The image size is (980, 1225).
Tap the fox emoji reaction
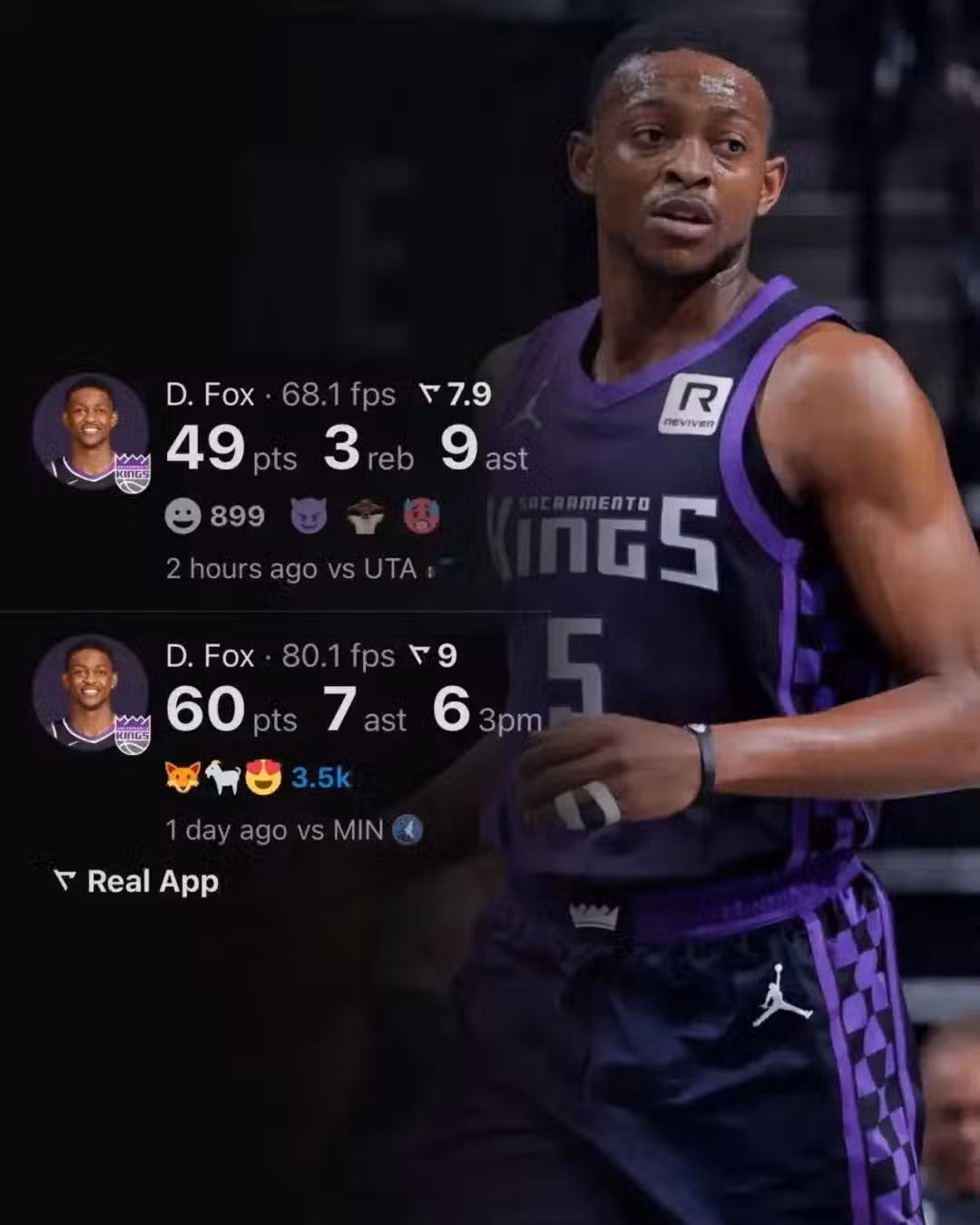tap(181, 778)
